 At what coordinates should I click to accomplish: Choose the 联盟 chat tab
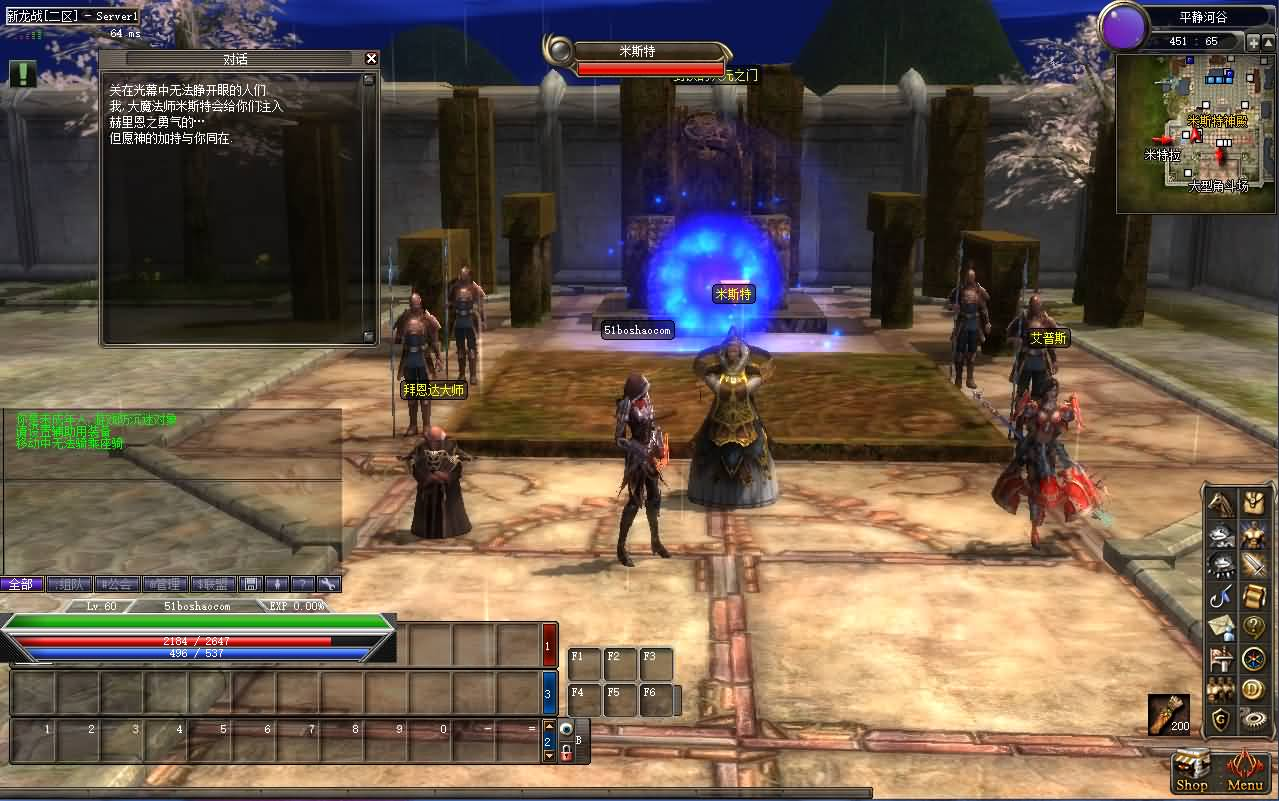pos(214,584)
